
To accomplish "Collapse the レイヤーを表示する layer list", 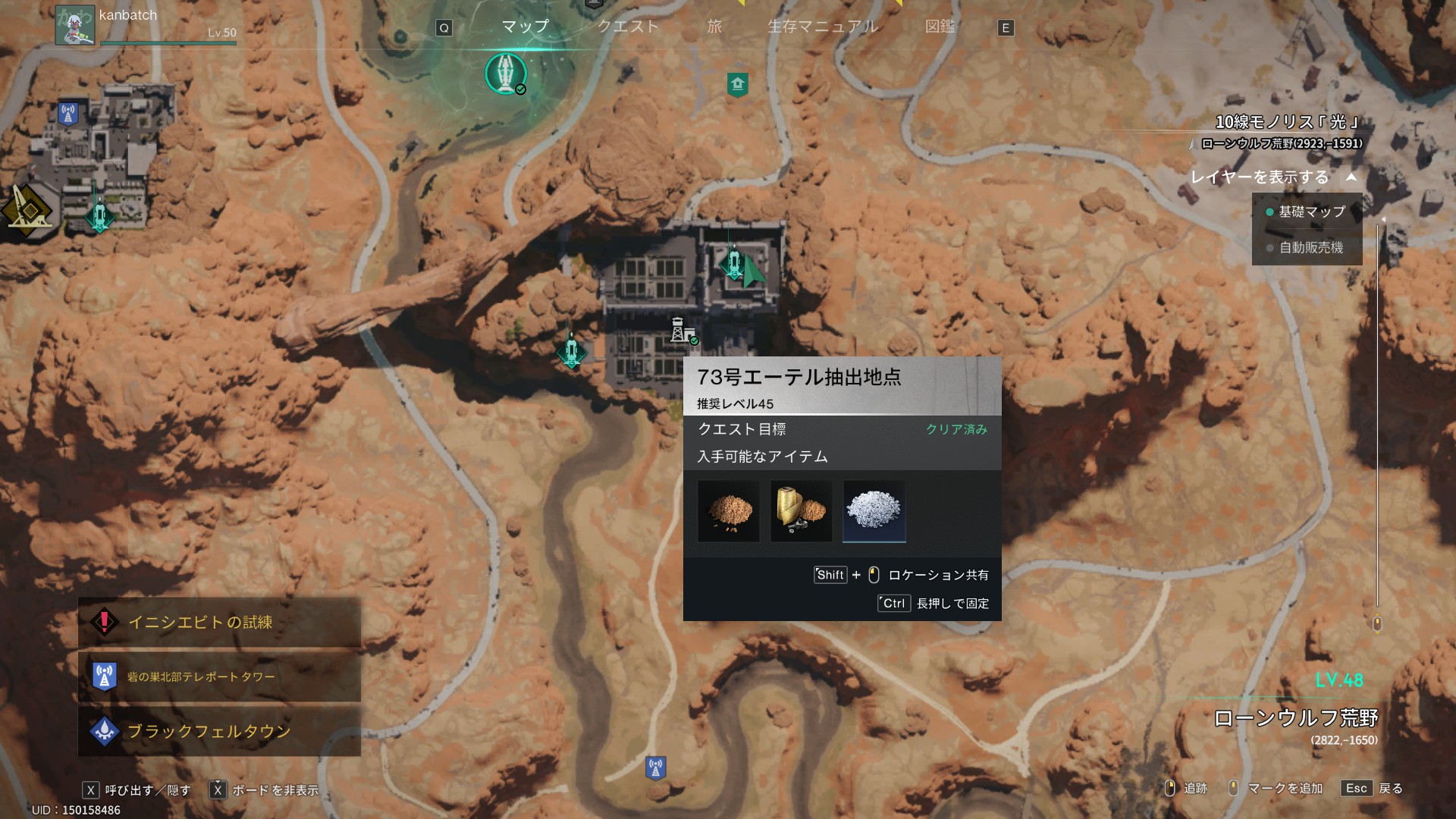I will (x=1351, y=177).
